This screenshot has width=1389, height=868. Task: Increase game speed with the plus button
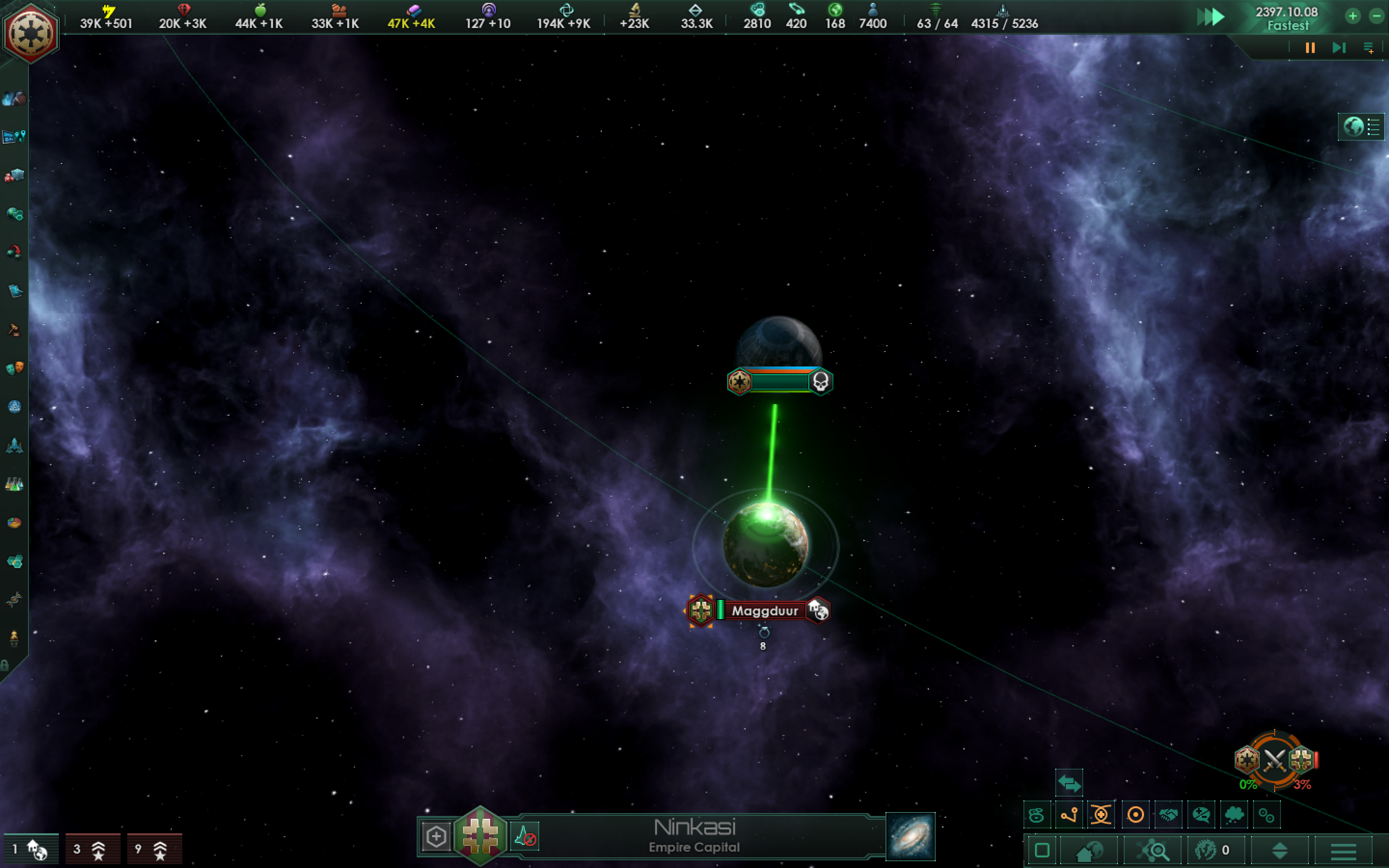coord(1353,15)
